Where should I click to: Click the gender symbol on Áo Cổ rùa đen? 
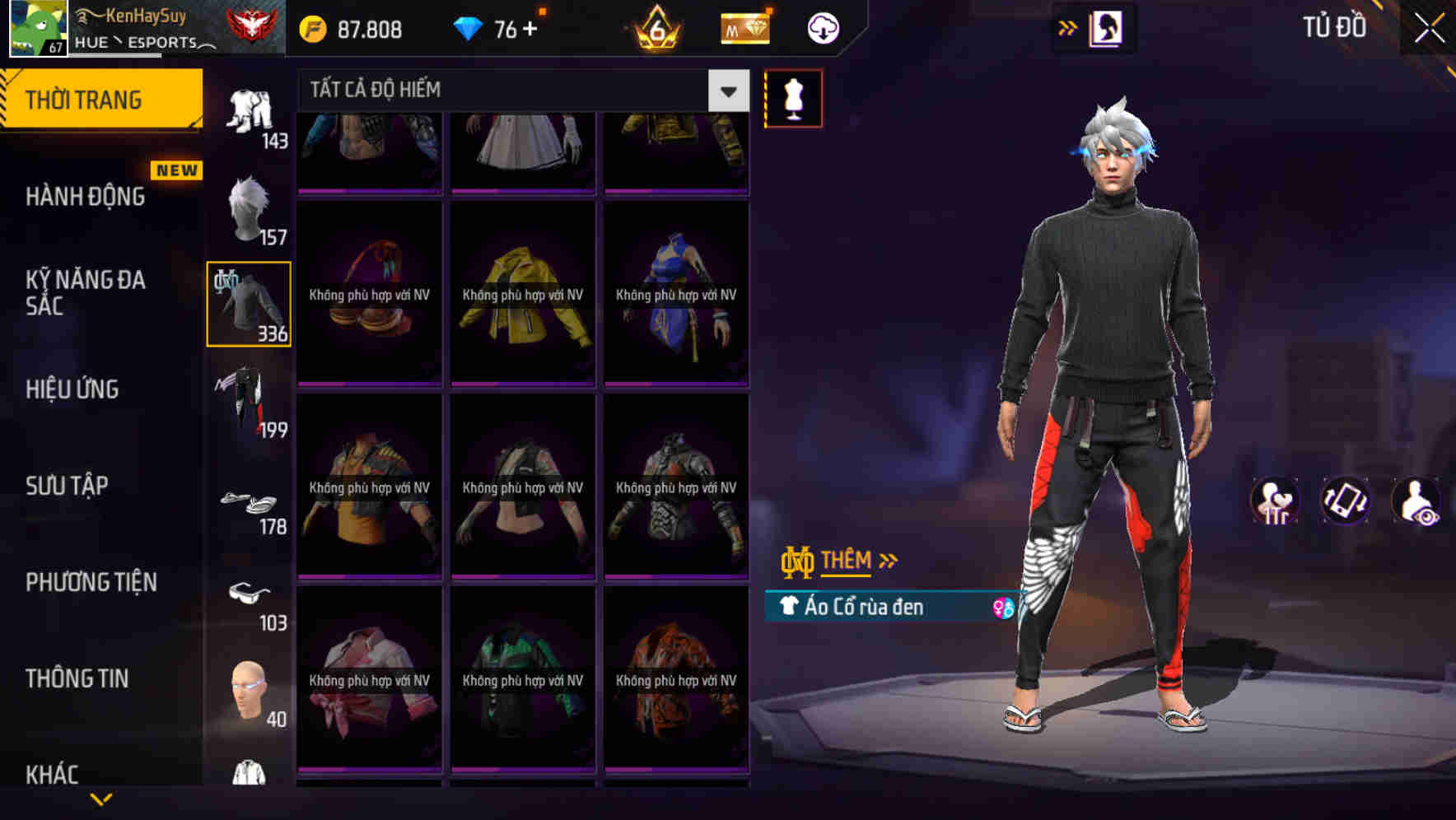click(x=1003, y=607)
